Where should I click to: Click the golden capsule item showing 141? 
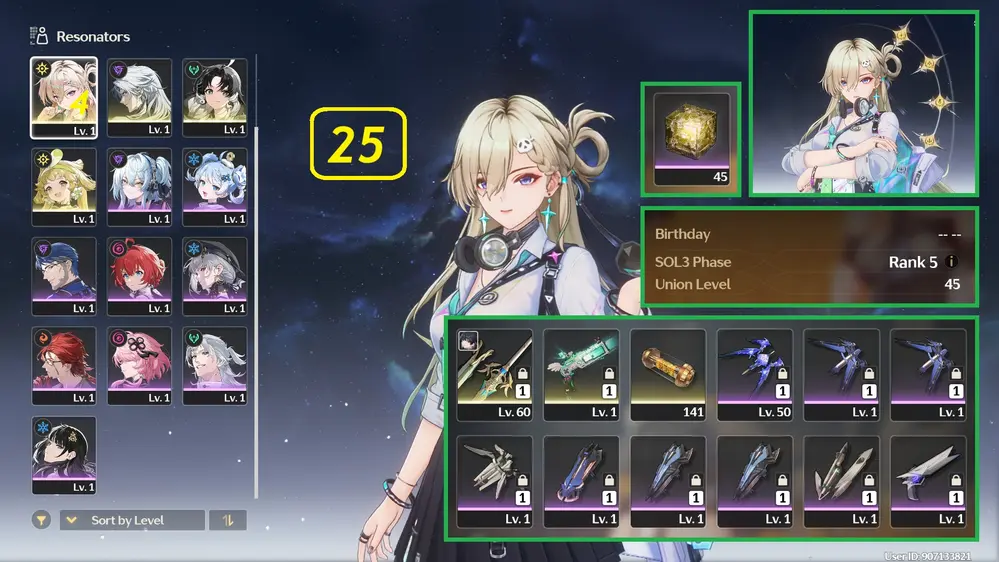(668, 374)
